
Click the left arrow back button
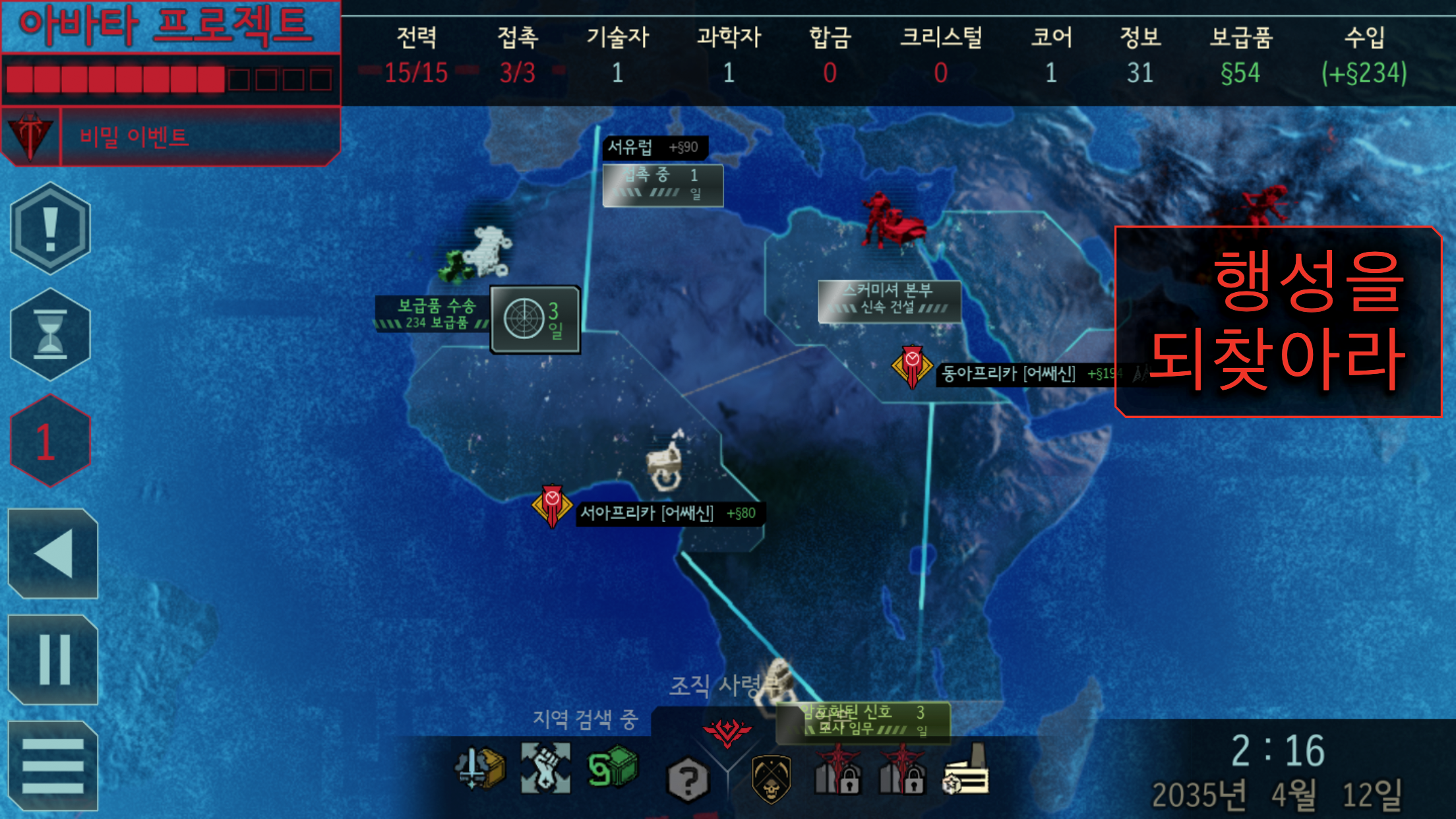point(53,554)
